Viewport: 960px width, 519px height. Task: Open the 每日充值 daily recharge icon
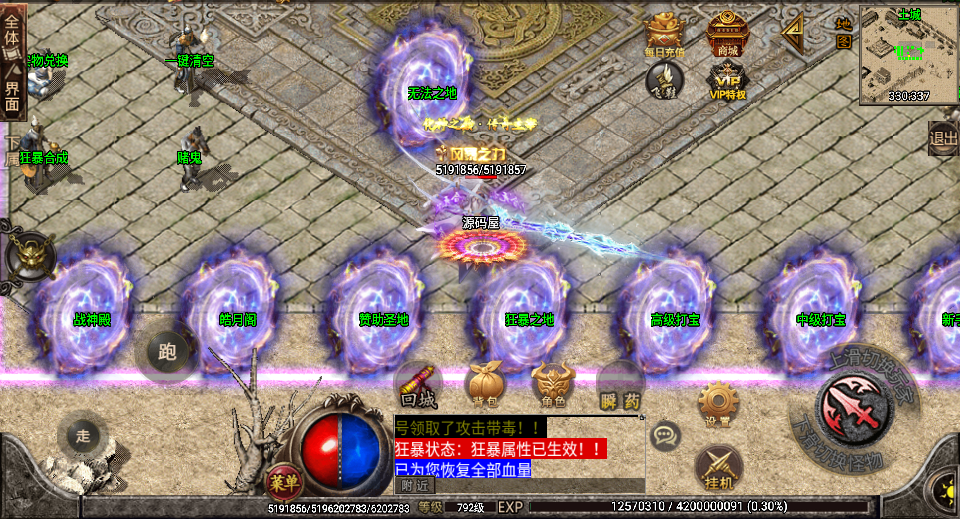[x=665, y=35]
